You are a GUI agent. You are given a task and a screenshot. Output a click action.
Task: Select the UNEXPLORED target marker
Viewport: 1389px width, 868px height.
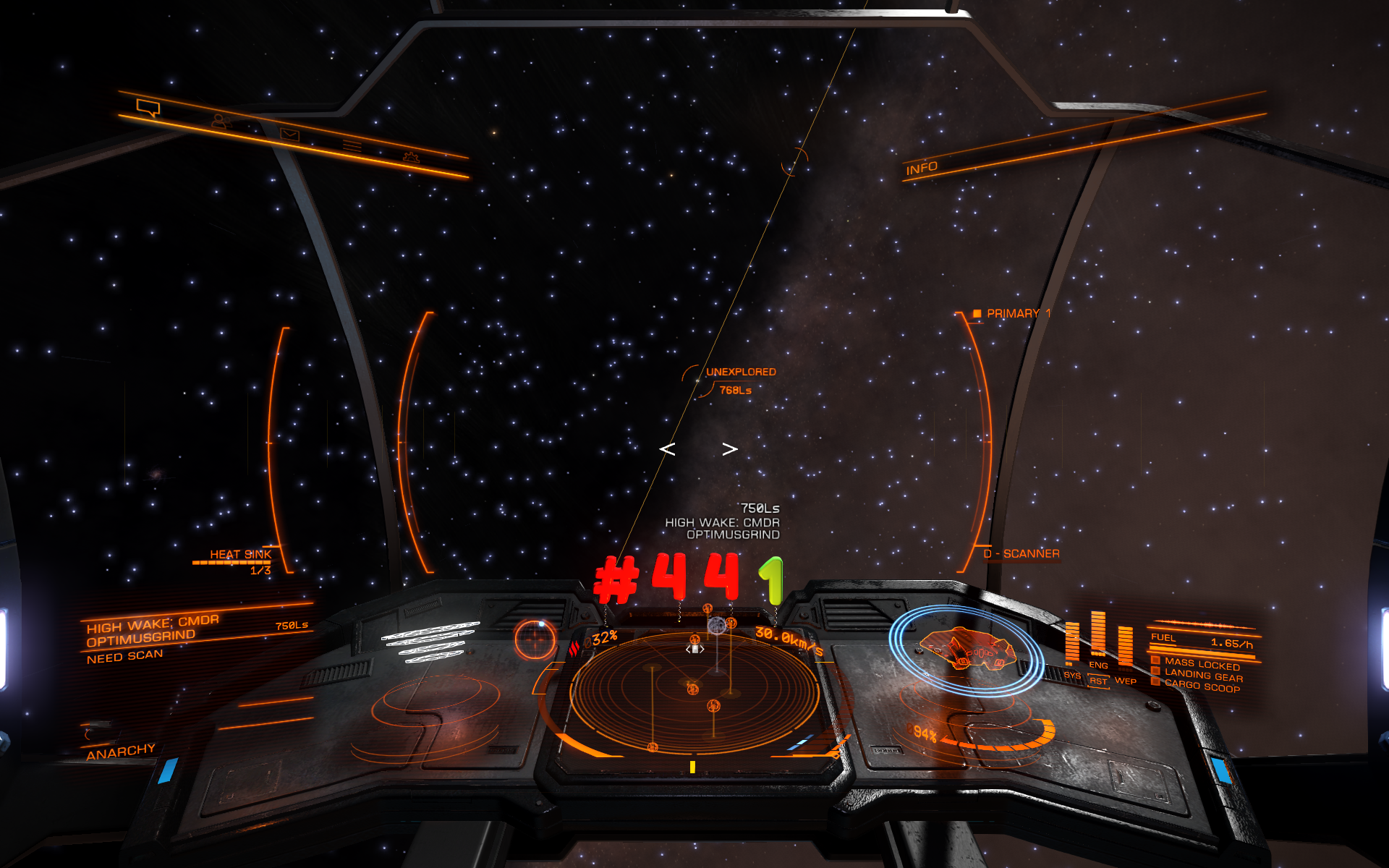tap(740, 372)
